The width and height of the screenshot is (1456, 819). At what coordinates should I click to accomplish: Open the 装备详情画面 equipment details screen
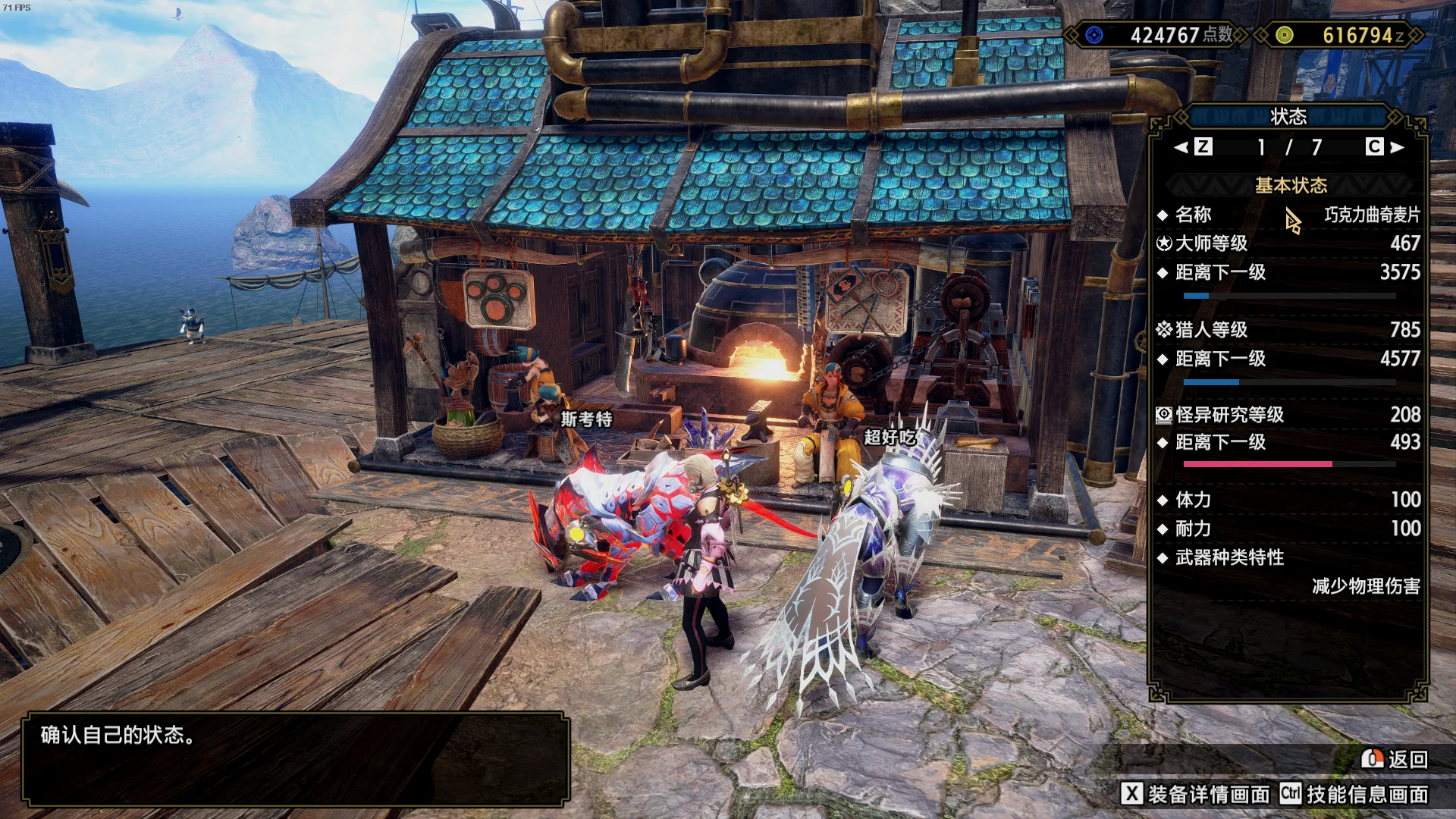click(1196, 794)
